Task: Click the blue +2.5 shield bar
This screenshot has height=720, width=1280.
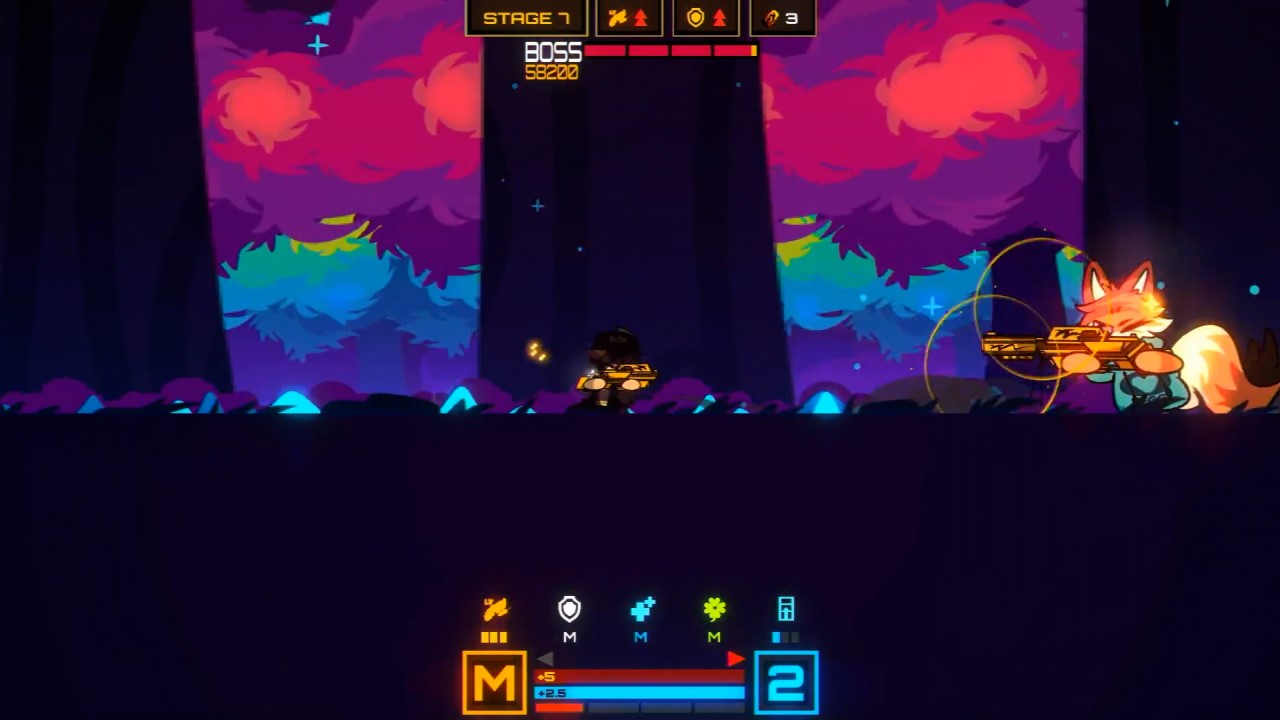Action: coord(640,692)
